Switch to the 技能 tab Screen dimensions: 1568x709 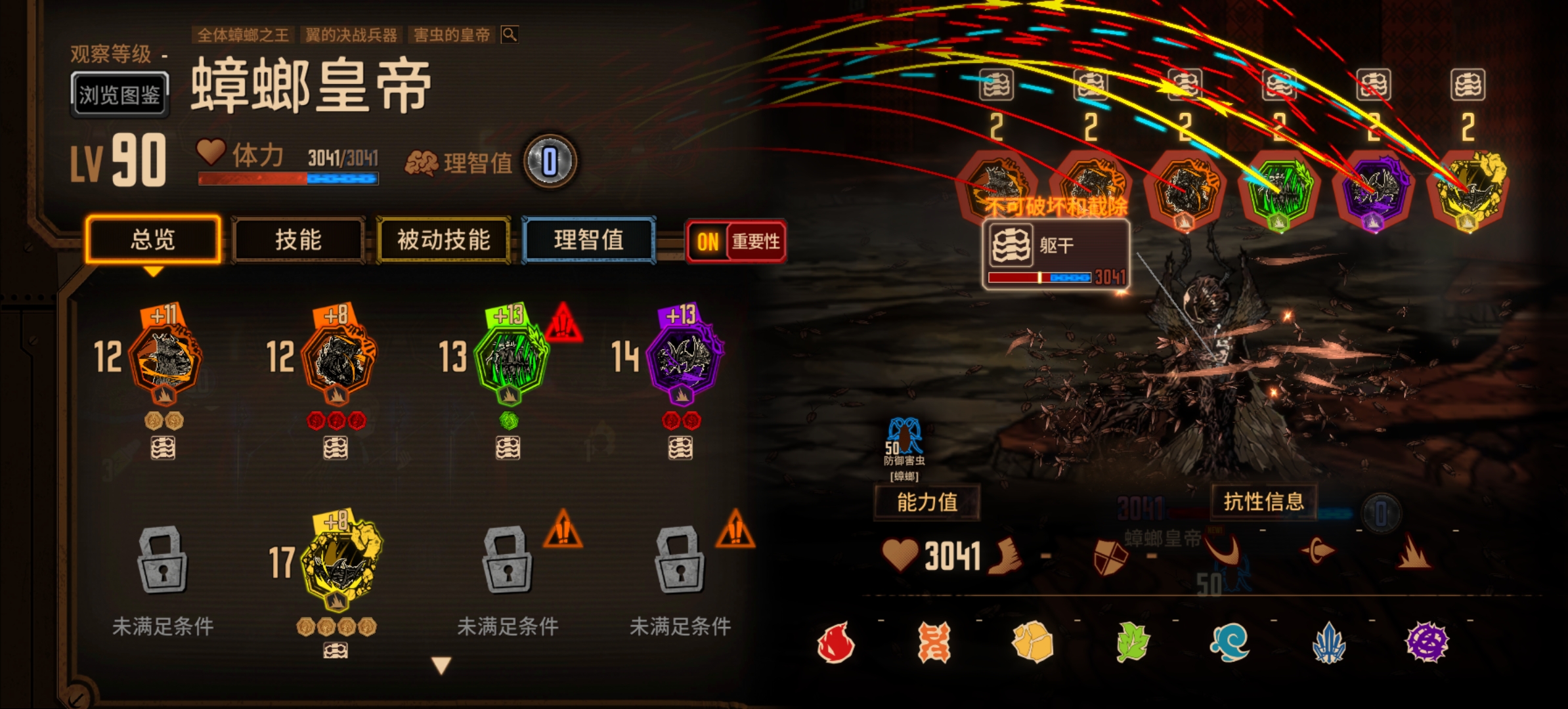(x=299, y=241)
